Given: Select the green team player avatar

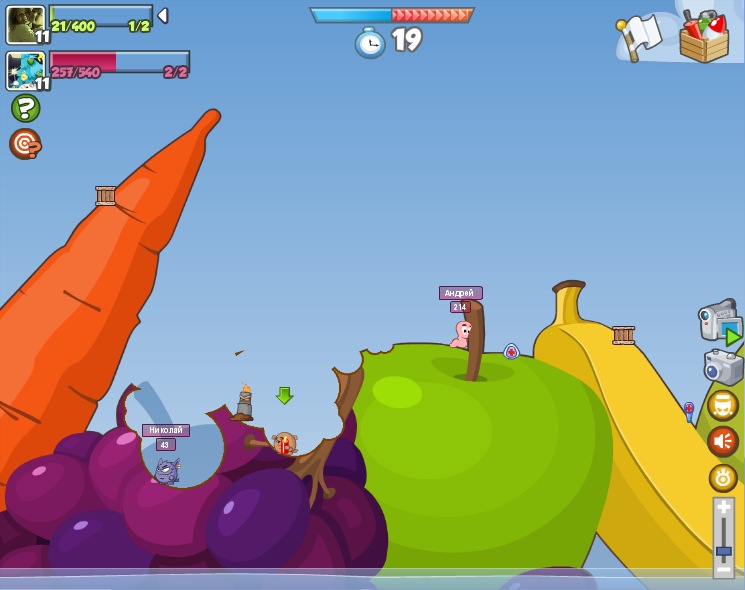Looking at the screenshot, I should (26, 24).
